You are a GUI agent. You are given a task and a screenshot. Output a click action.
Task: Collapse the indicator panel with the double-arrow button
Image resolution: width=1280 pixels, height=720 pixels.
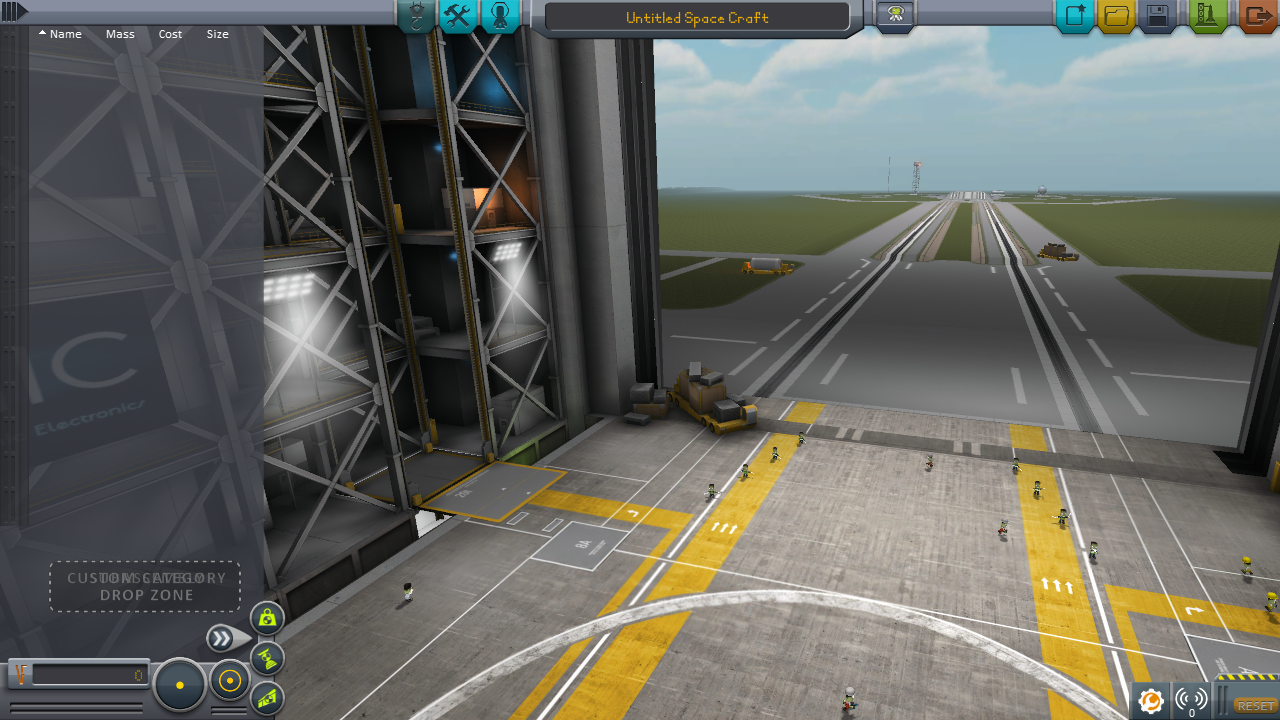point(223,638)
